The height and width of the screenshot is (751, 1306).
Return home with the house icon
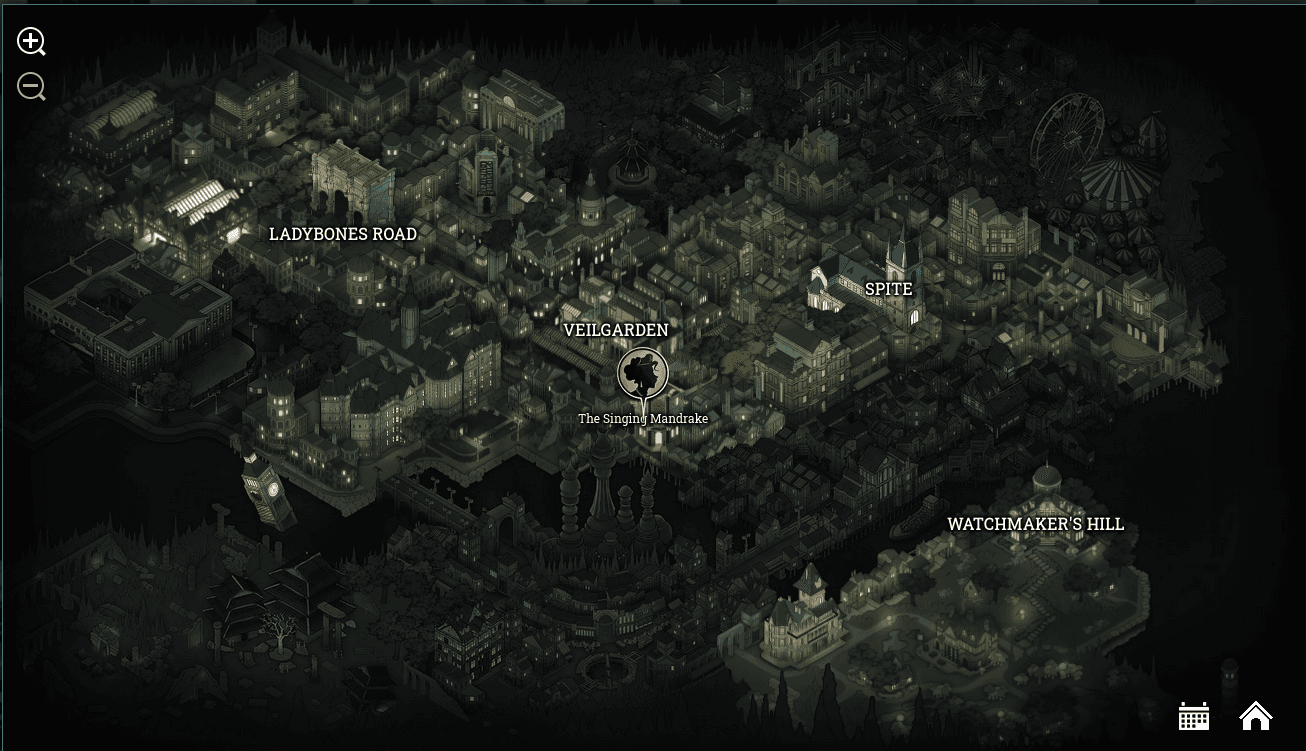point(1255,715)
